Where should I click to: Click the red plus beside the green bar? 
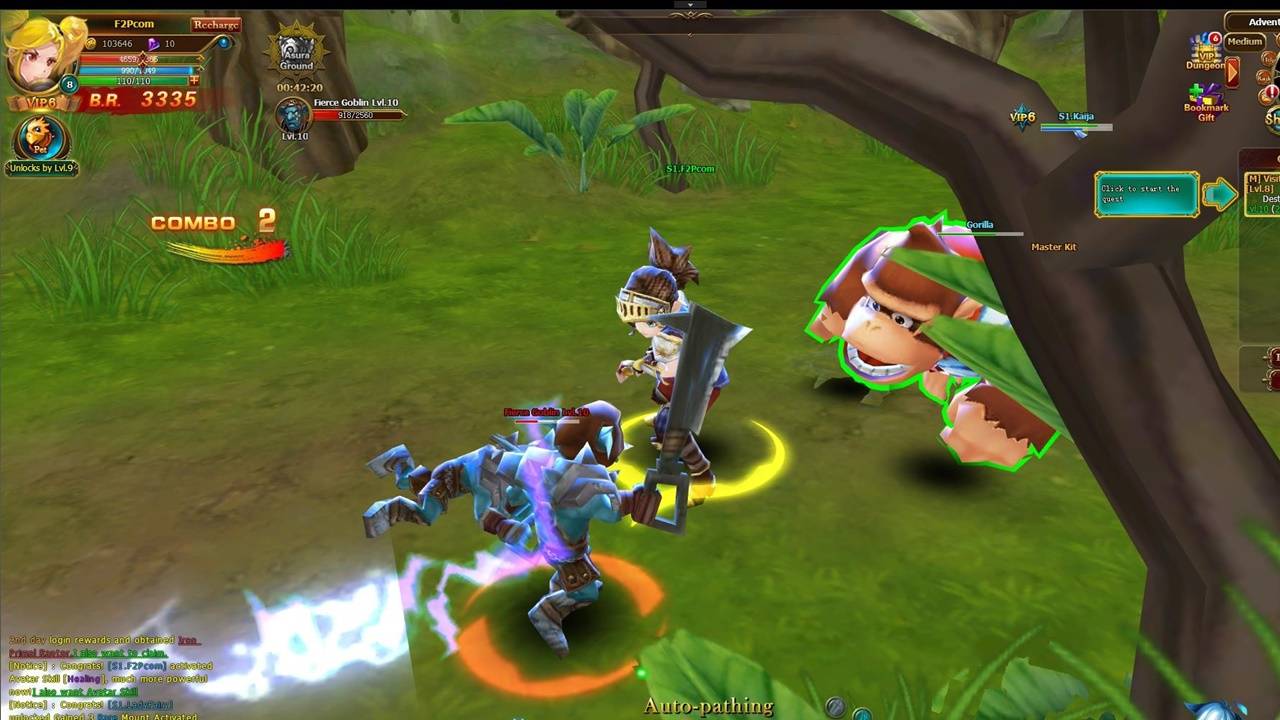click(x=194, y=81)
